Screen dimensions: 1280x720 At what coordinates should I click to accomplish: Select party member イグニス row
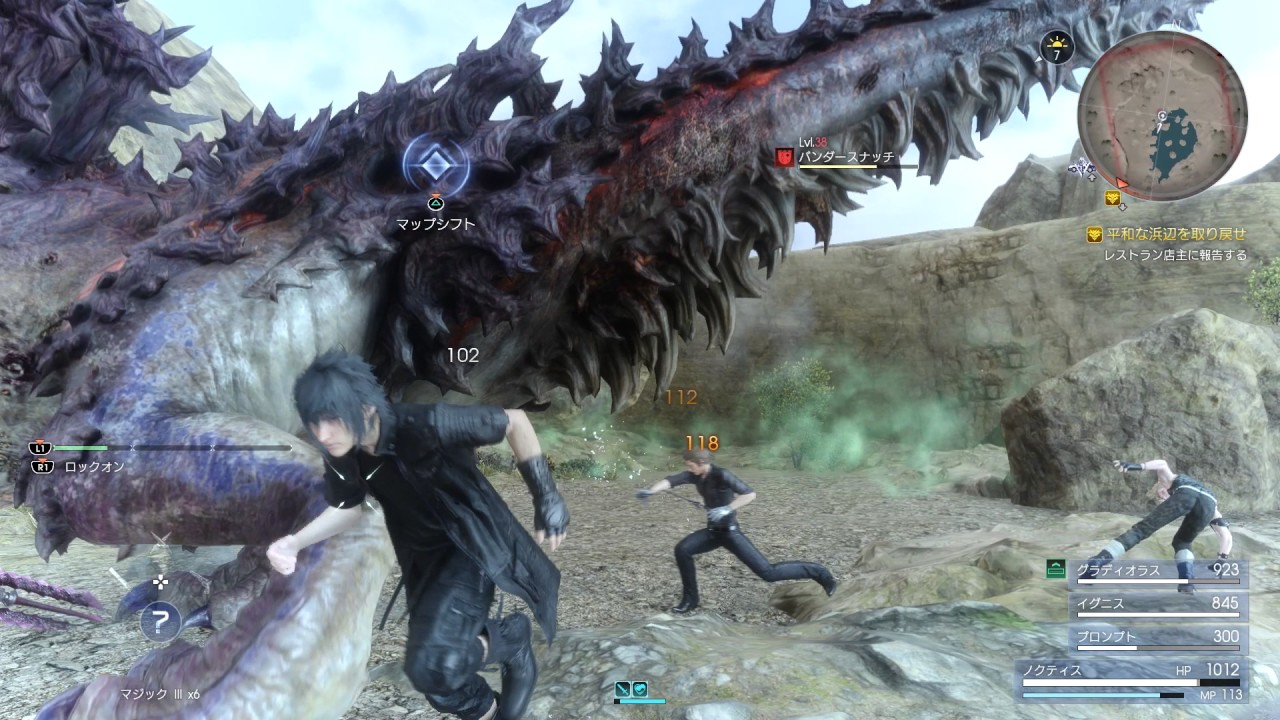click(x=1158, y=604)
